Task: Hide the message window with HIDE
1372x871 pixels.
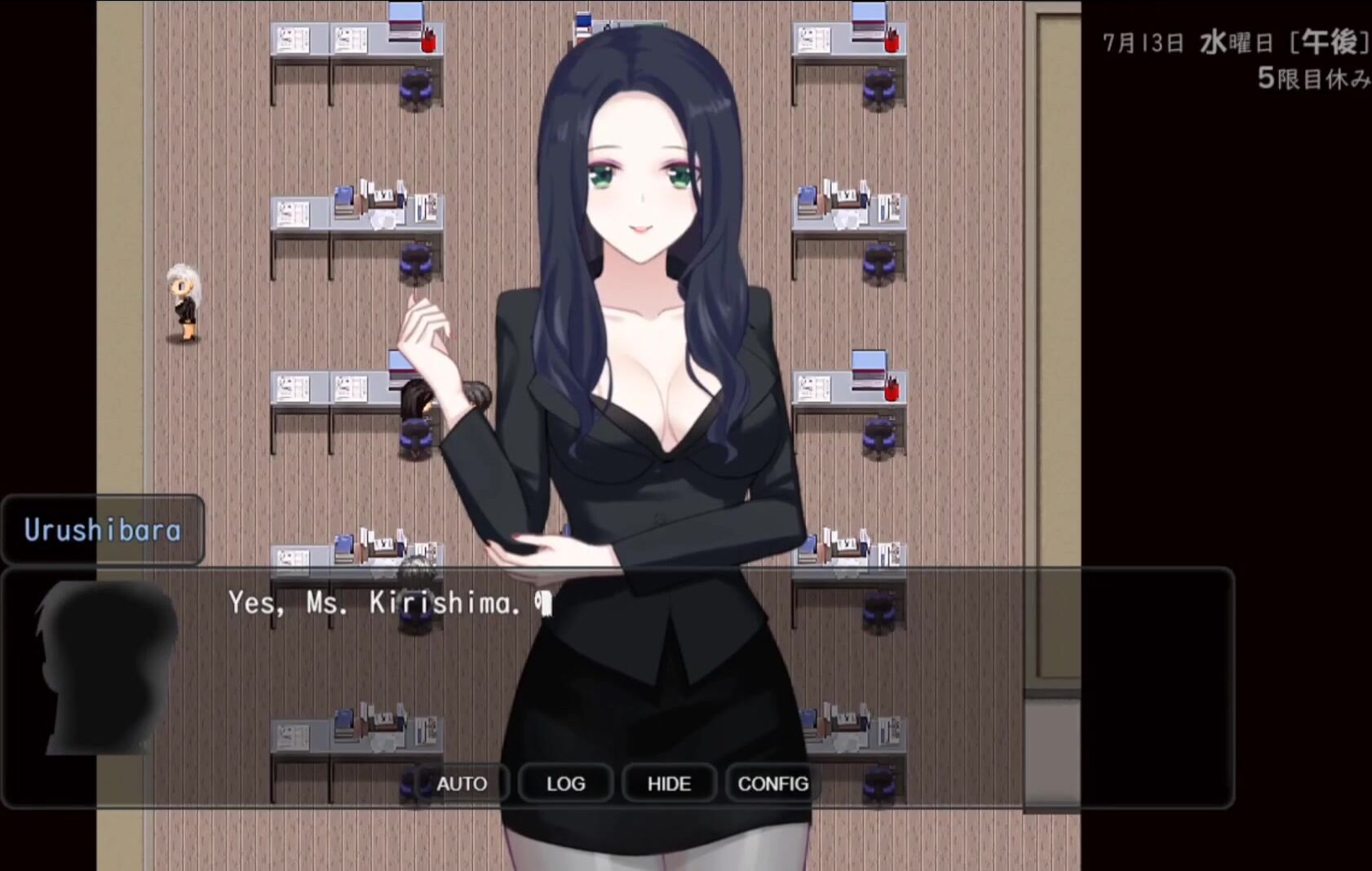Action: (x=669, y=784)
